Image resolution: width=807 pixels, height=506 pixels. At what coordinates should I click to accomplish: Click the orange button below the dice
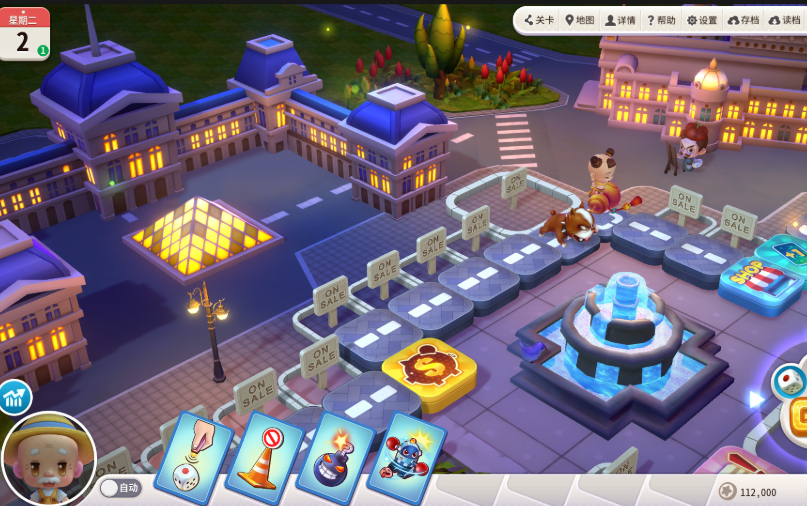(797, 417)
